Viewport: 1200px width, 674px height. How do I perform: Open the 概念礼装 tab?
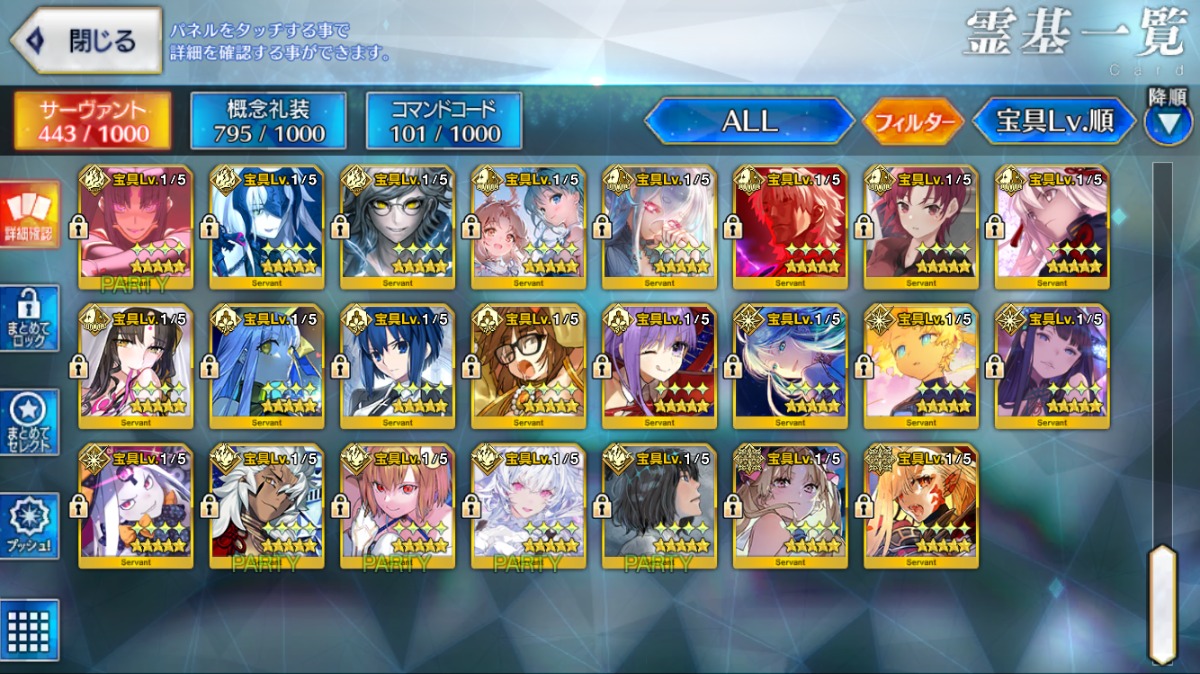tap(268, 121)
